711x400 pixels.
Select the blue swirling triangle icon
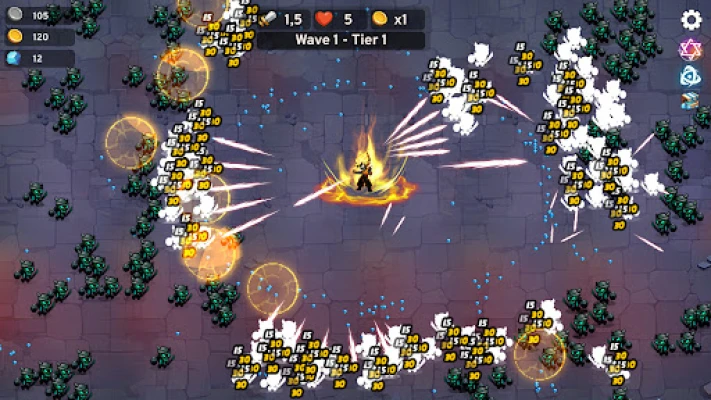[691, 75]
